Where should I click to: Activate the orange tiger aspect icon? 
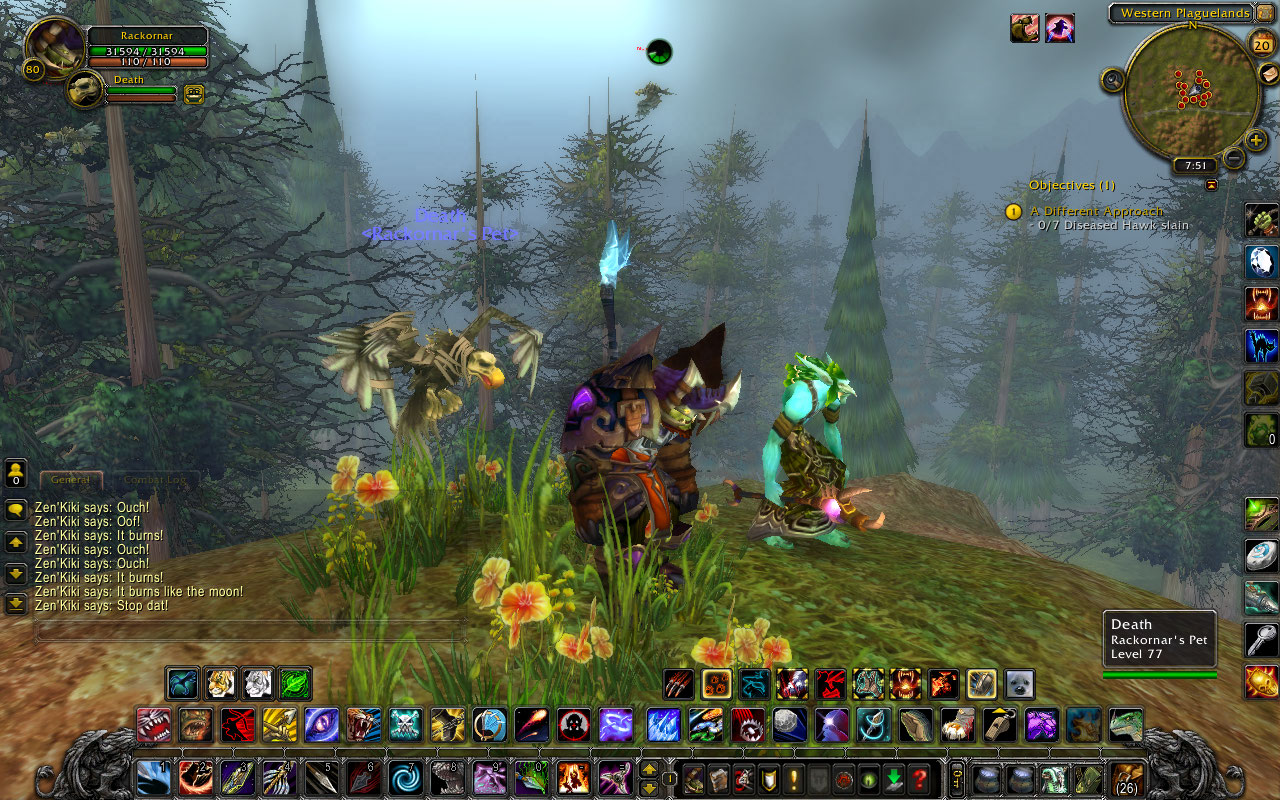pyautogui.click(x=219, y=684)
